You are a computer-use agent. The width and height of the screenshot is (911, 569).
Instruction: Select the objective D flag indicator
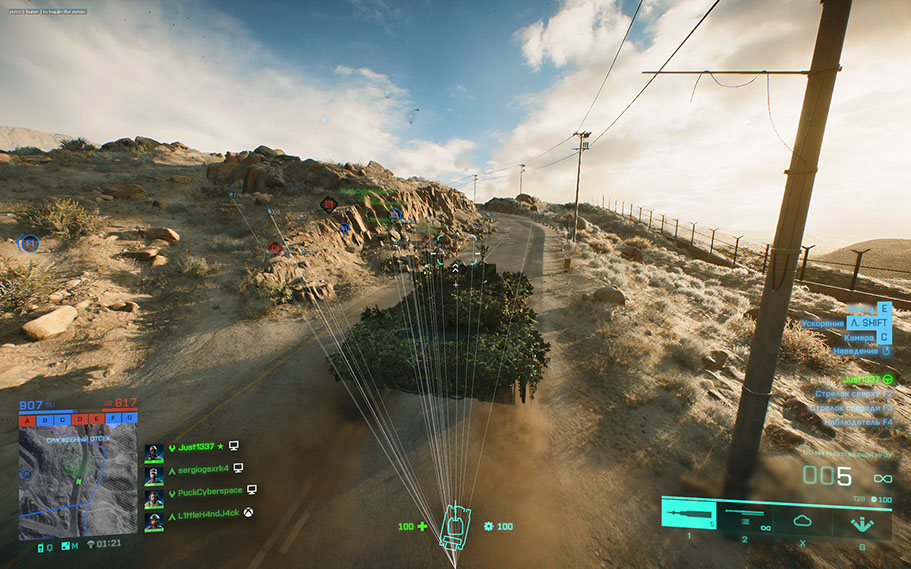click(79, 419)
